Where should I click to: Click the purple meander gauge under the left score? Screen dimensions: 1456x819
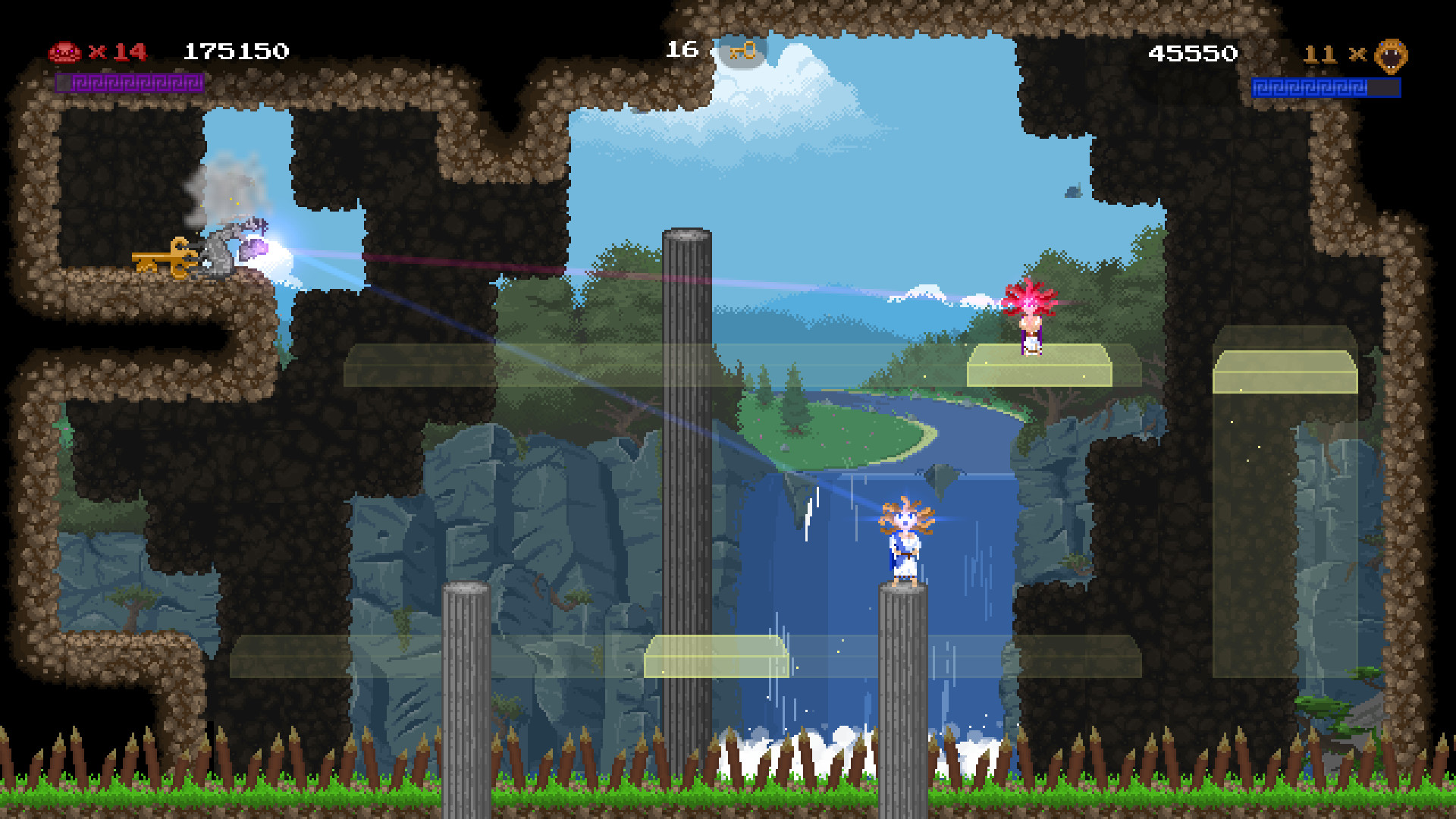[x=129, y=84]
